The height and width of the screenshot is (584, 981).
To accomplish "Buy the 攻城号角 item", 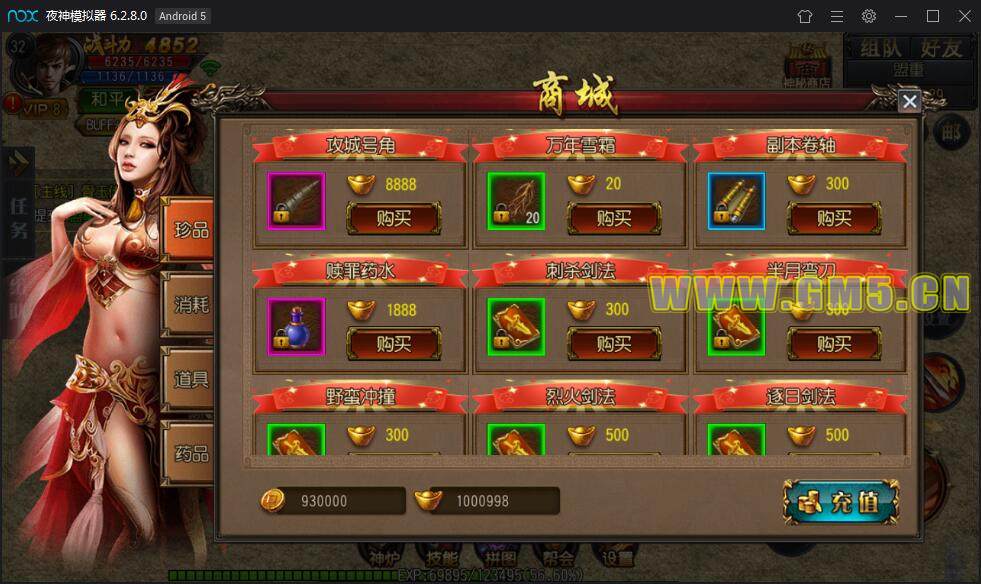I will (x=393, y=218).
